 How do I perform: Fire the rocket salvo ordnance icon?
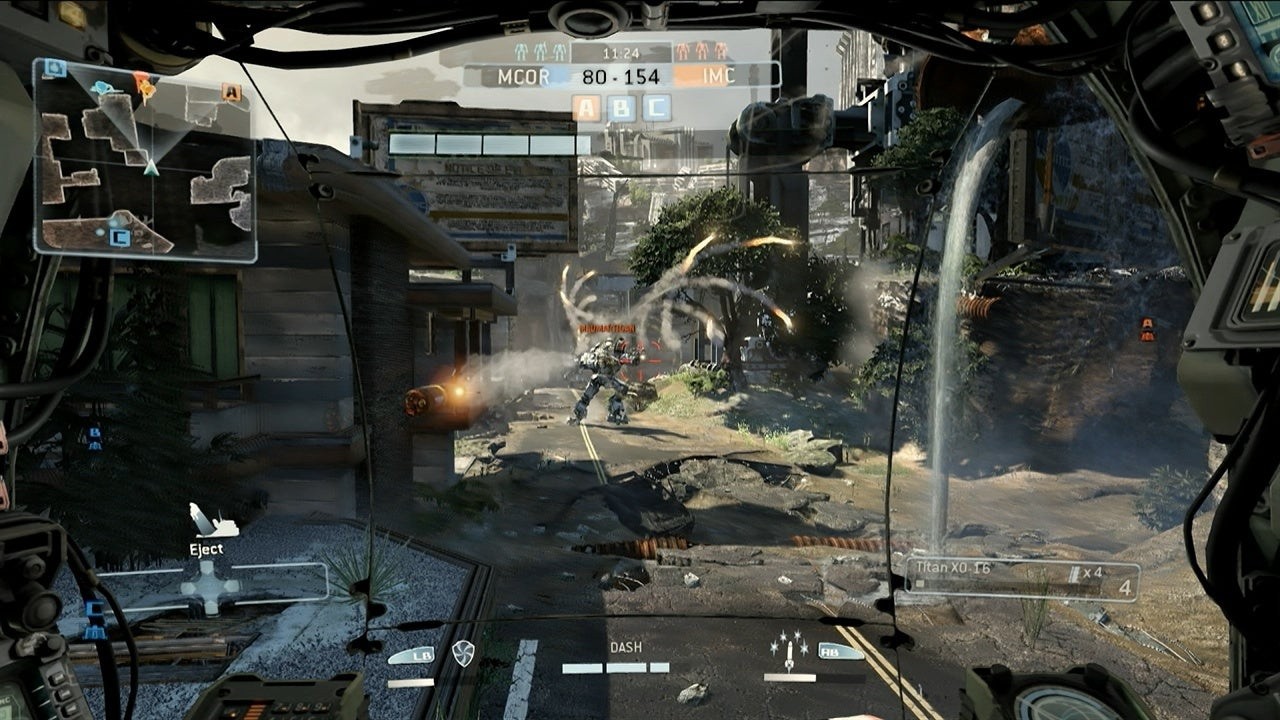coord(789,651)
